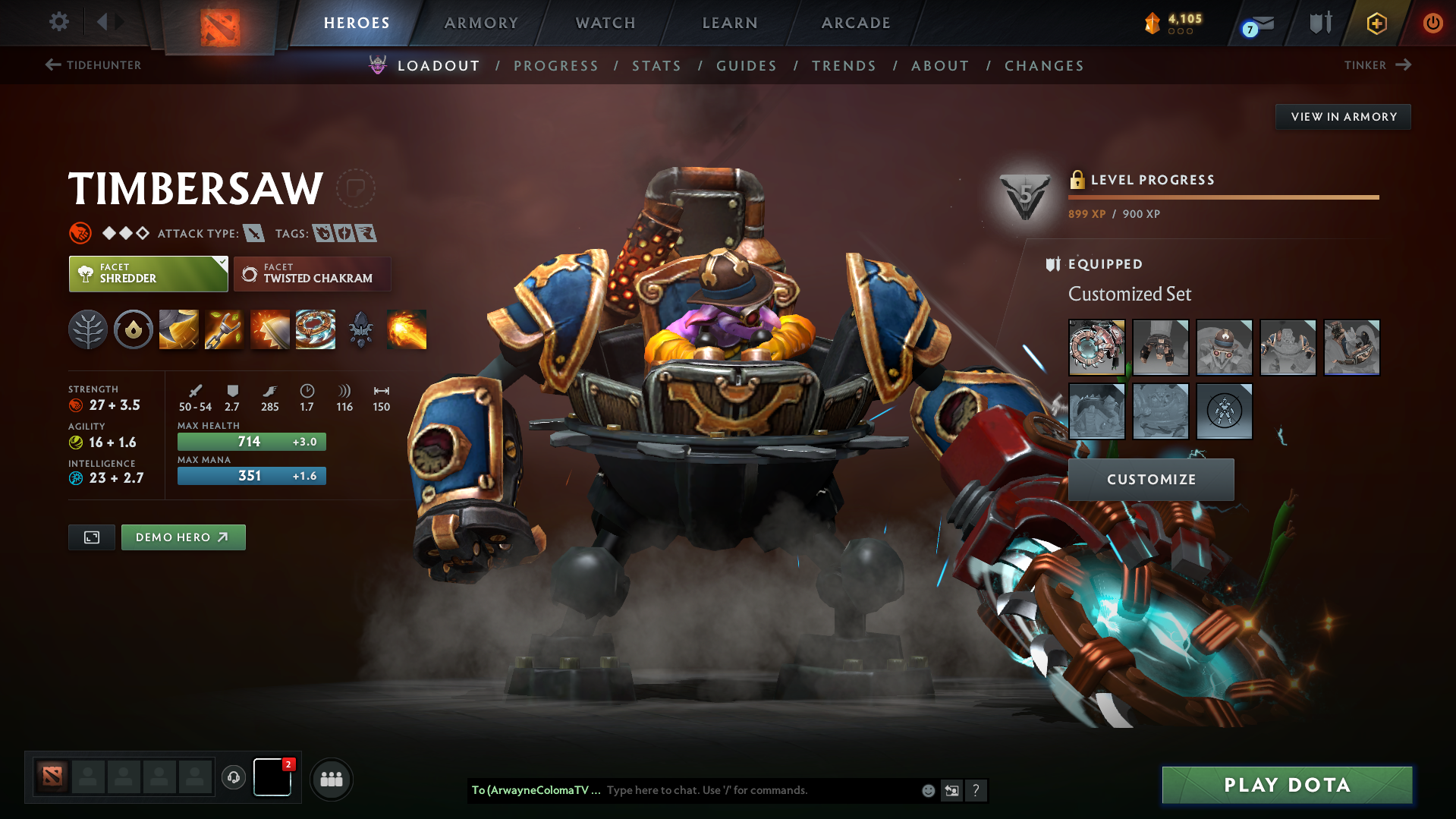Switch to the Twisted Chakram facet
The height and width of the screenshot is (819, 1456).
coord(311,273)
